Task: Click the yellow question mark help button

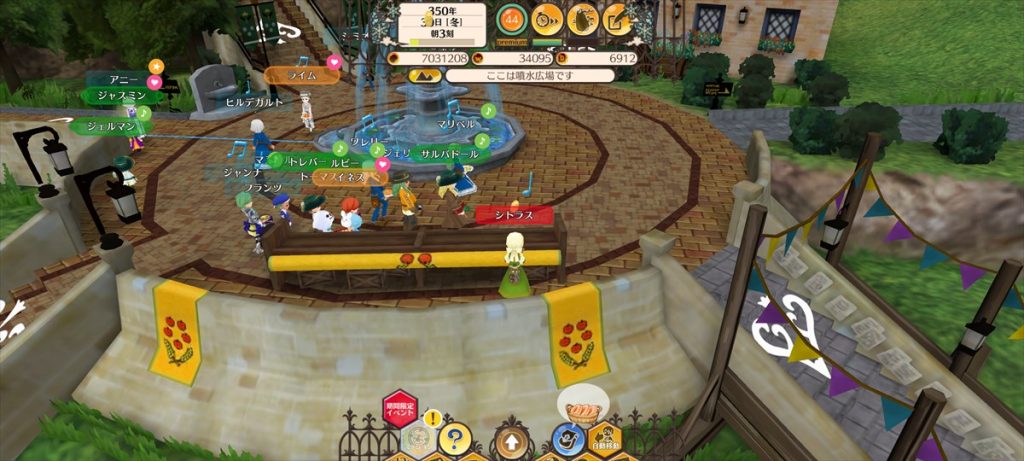Action: [455, 437]
